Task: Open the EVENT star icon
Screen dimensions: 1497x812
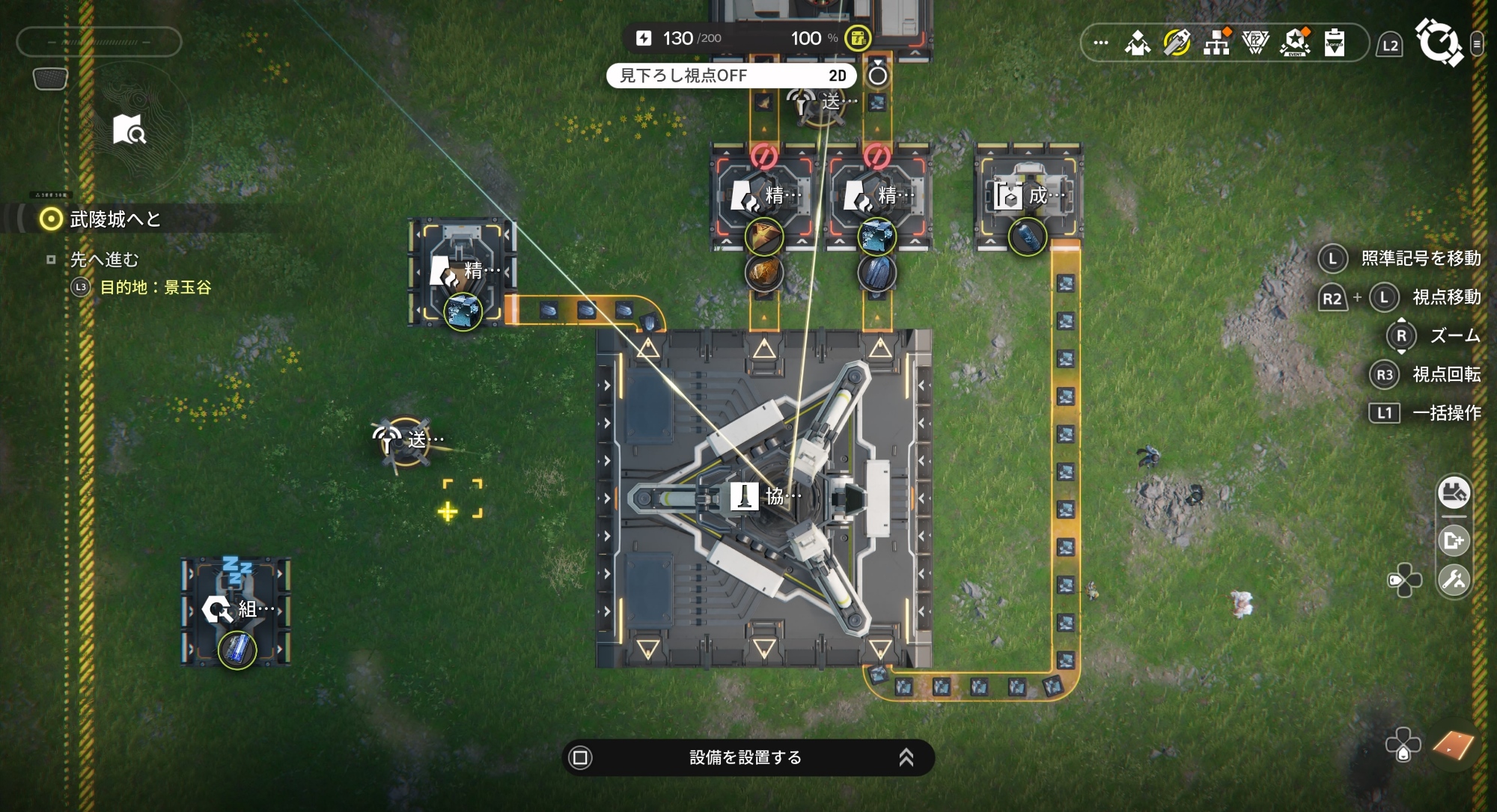Action: [1295, 43]
